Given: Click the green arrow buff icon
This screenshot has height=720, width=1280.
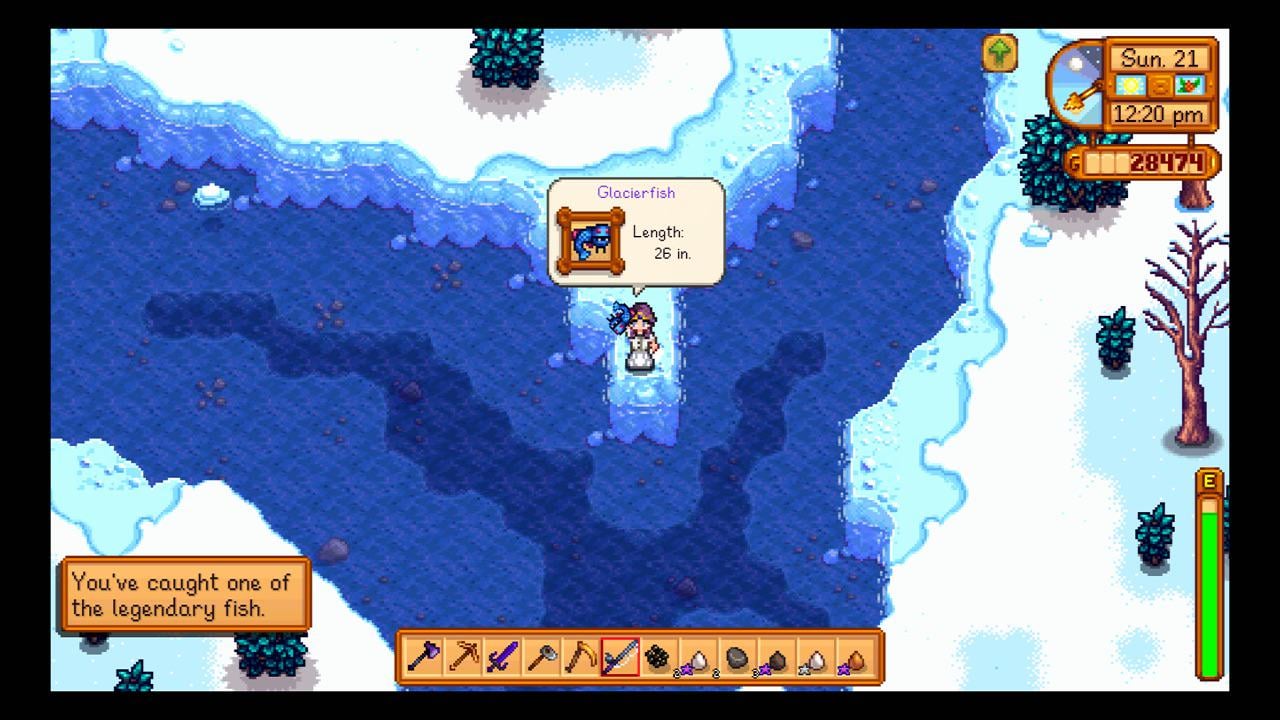Looking at the screenshot, I should point(1000,53).
